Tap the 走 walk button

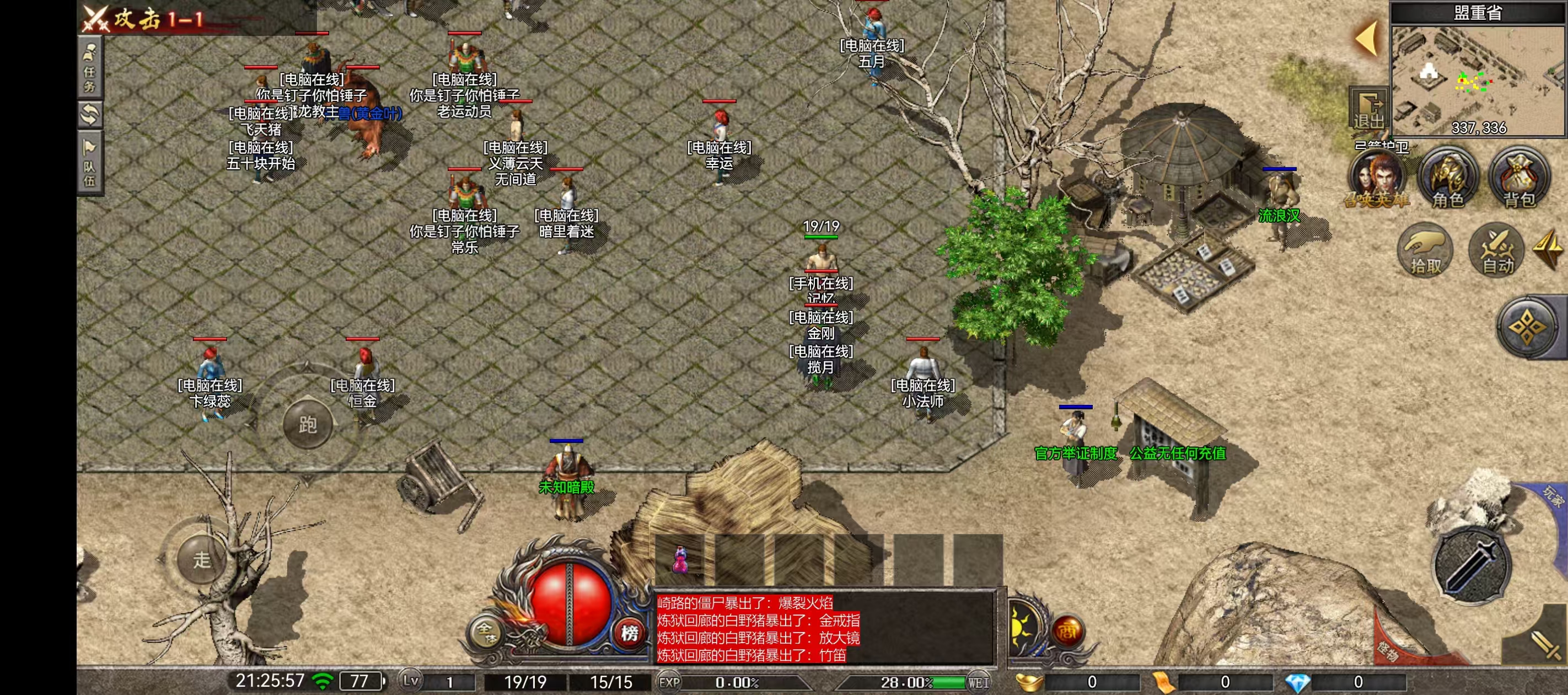(201, 559)
